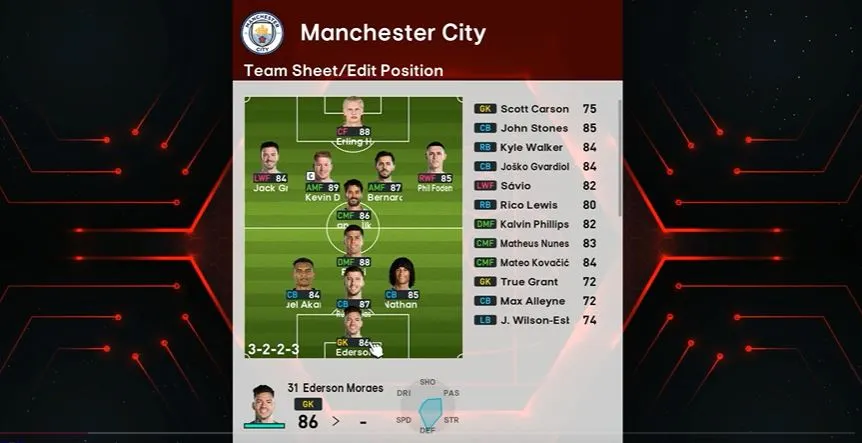Select Rico Lewis in the bench list
The image size is (862, 443).
[x=535, y=205]
